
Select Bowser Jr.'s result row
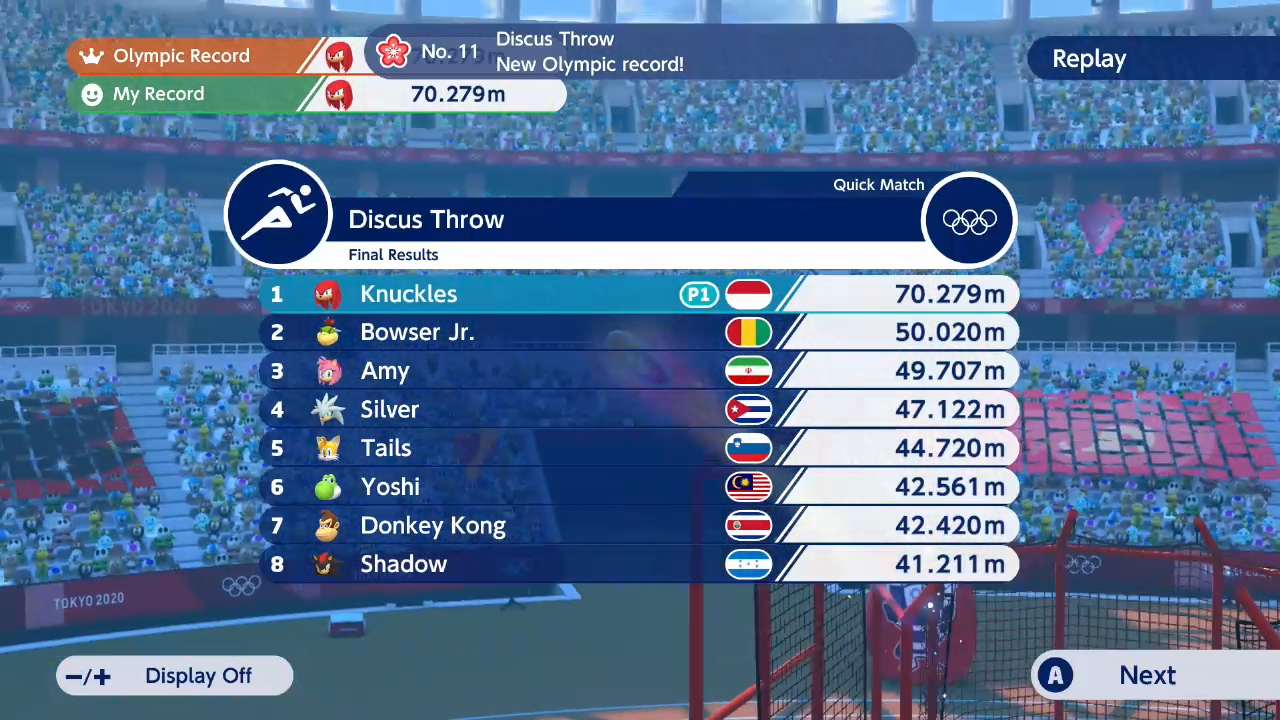click(638, 333)
